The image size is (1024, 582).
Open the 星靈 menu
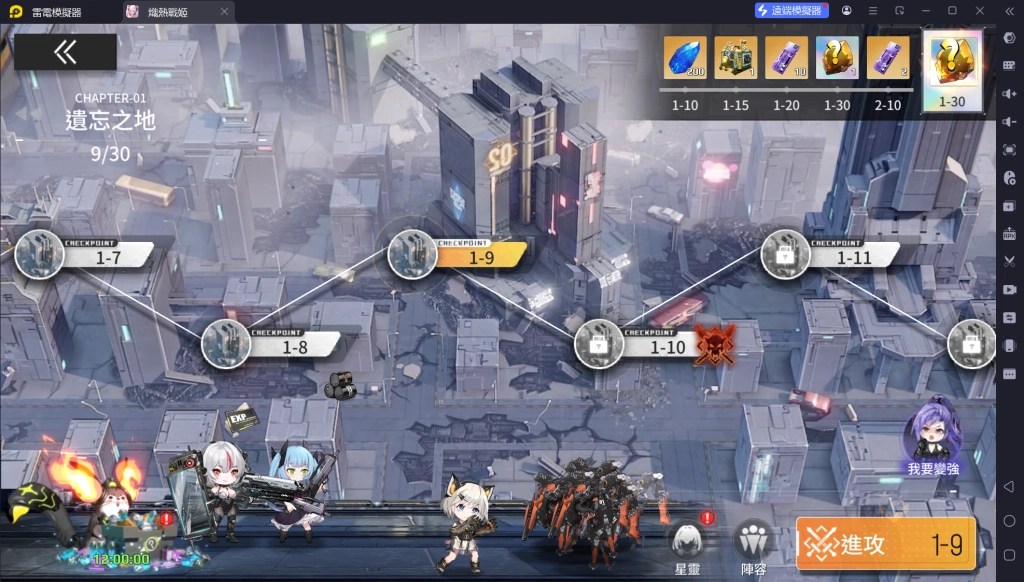click(x=686, y=545)
